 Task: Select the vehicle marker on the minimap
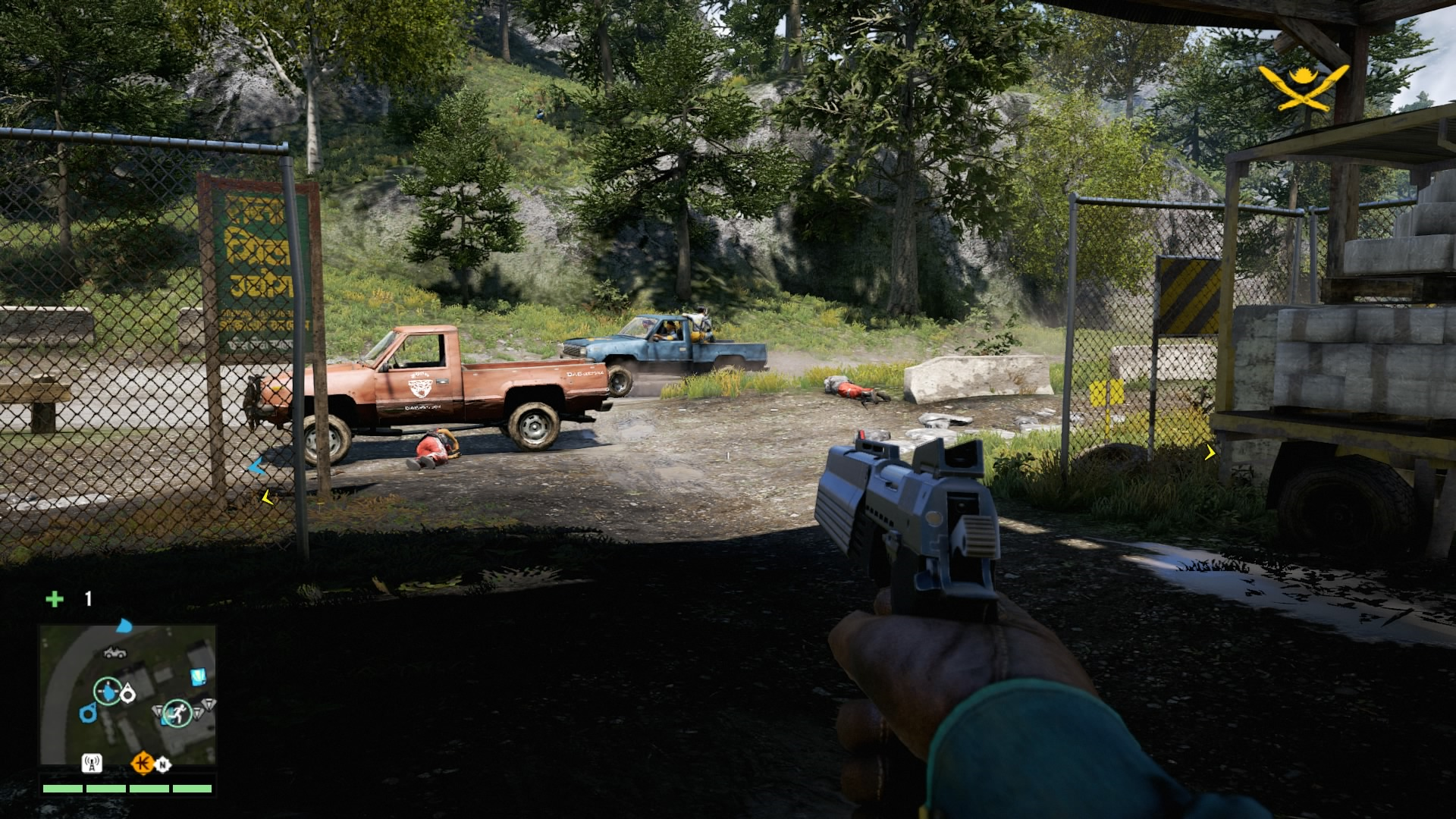coord(115,652)
